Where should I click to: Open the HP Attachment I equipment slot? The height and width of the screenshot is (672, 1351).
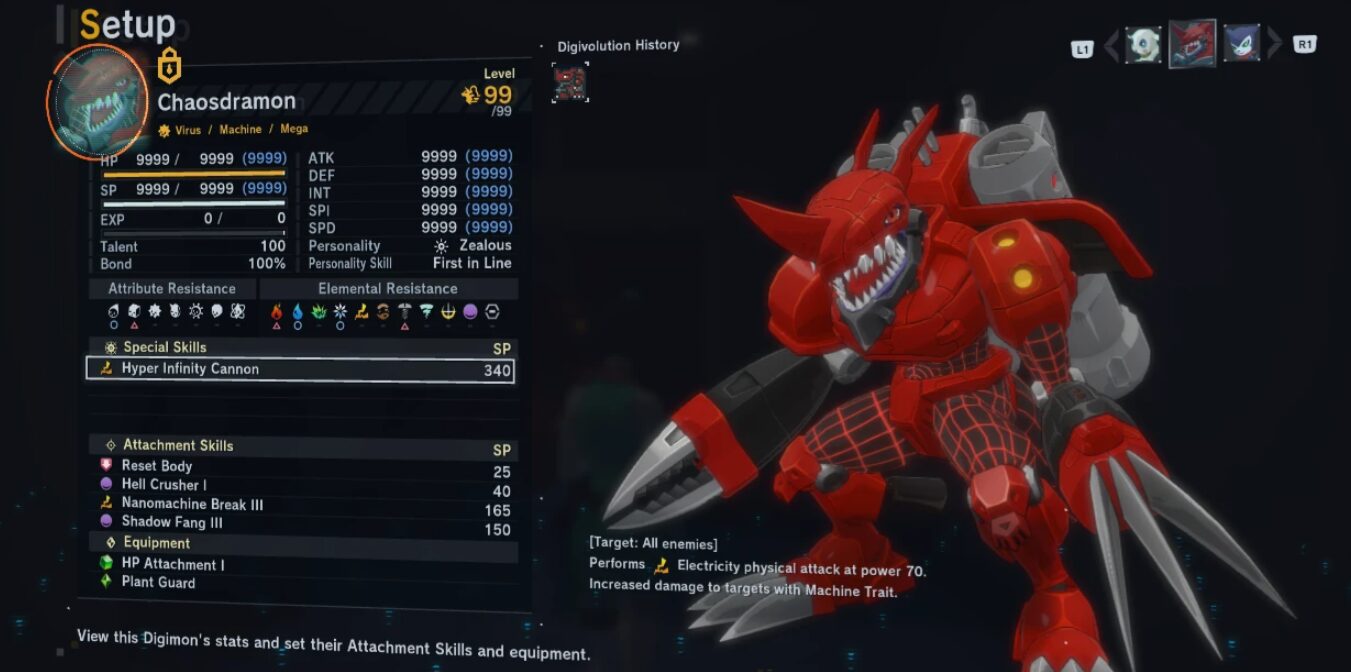pyautogui.click(x=172, y=564)
